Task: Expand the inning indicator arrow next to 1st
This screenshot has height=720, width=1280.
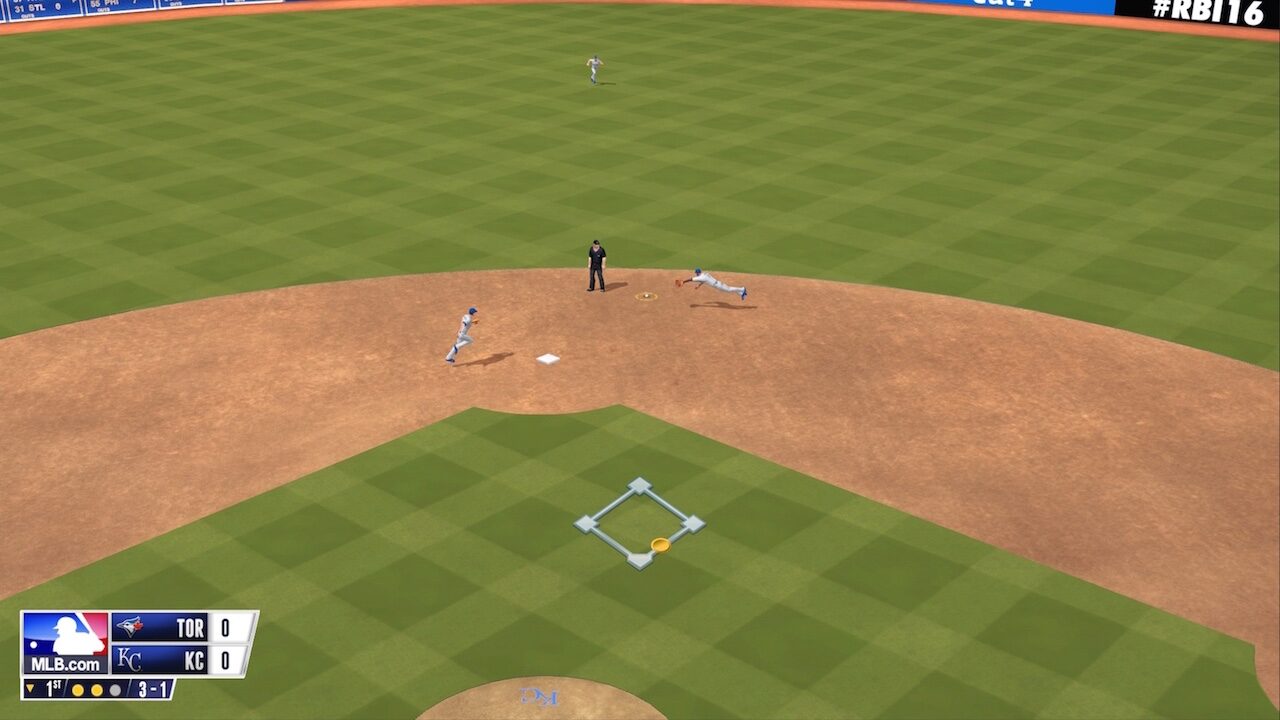Action: click(30, 688)
